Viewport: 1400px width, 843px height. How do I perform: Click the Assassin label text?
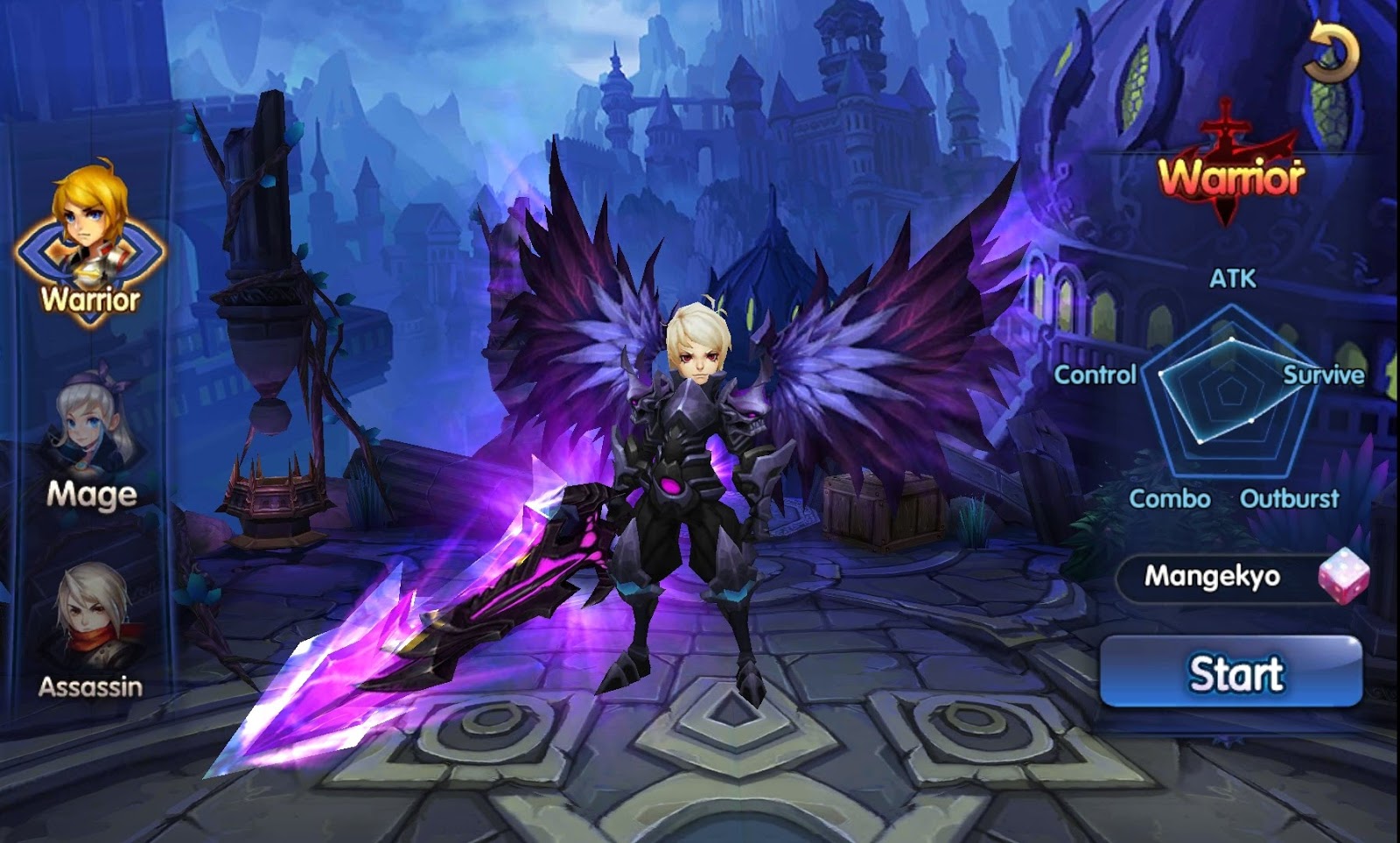coord(90,689)
